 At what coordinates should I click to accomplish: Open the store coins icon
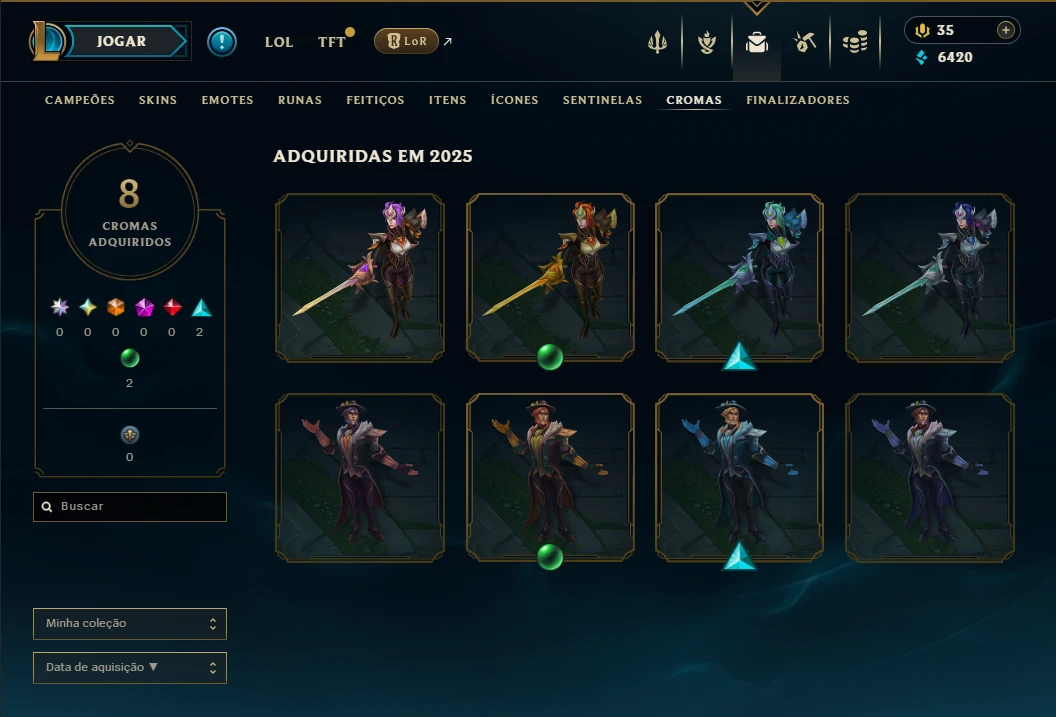point(855,42)
